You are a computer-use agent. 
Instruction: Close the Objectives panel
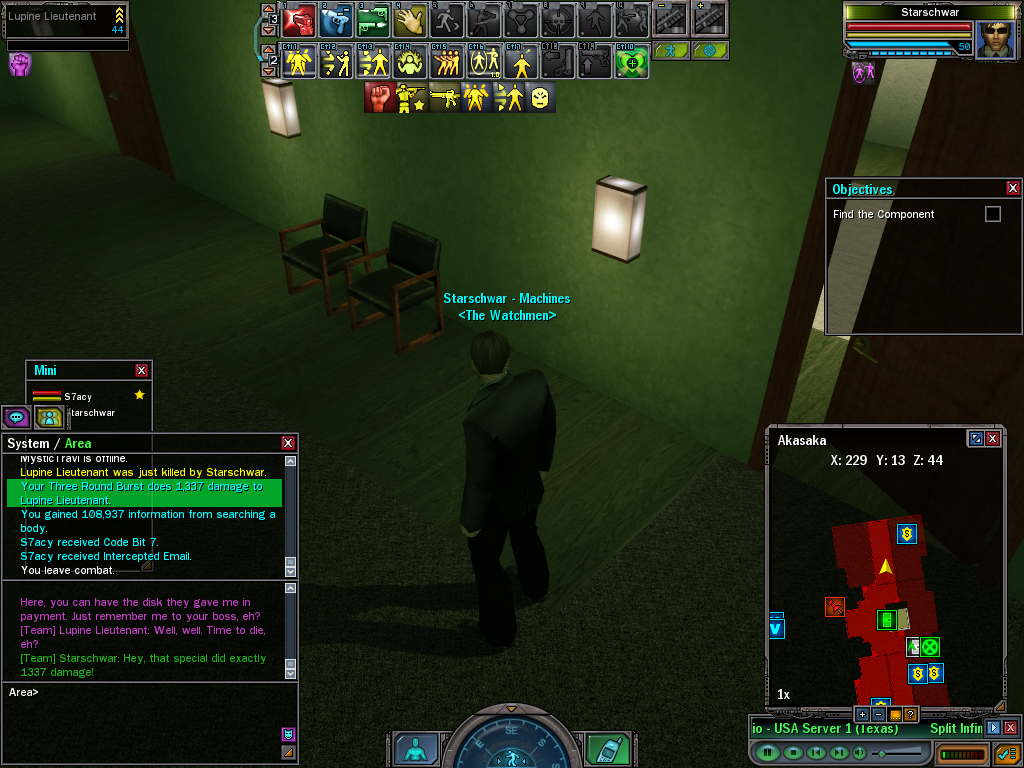click(1013, 188)
